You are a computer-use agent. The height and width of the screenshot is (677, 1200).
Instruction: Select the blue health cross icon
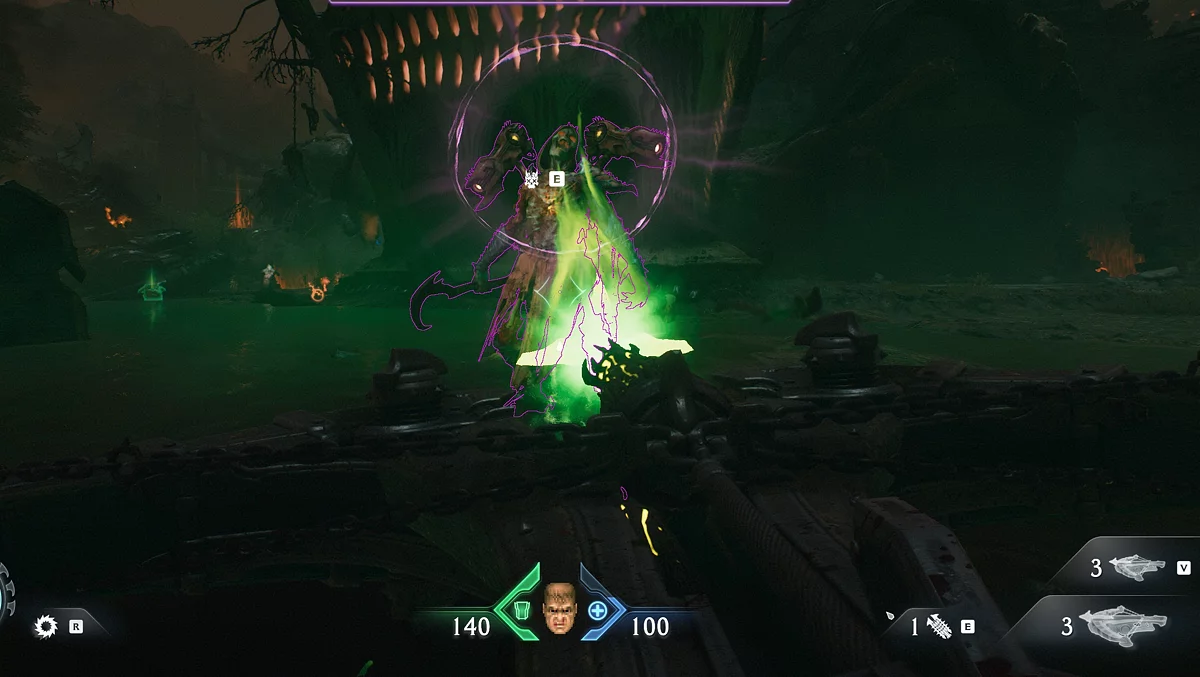pyautogui.click(x=597, y=609)
